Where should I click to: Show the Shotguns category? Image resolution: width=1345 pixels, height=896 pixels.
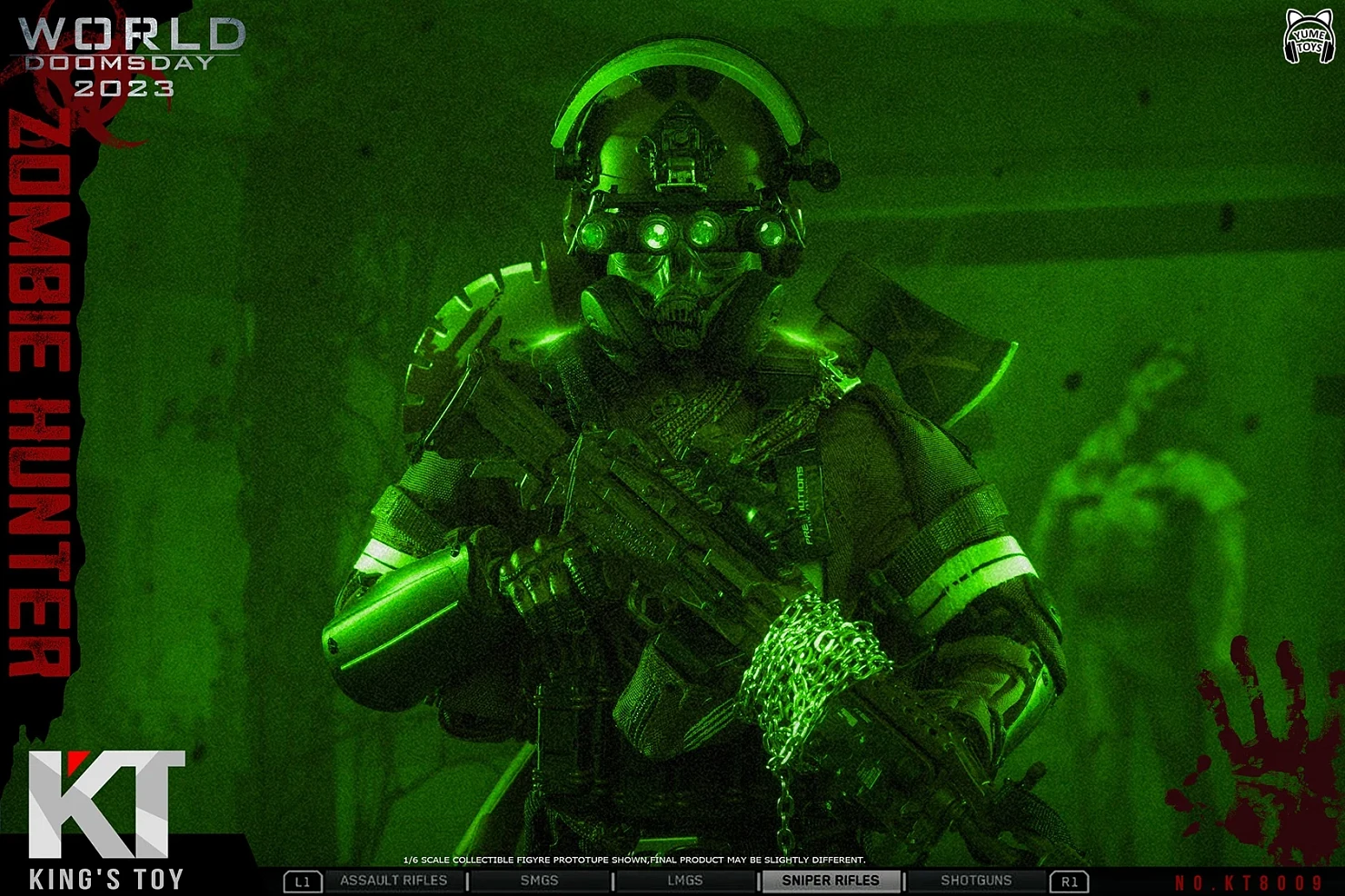976,881
